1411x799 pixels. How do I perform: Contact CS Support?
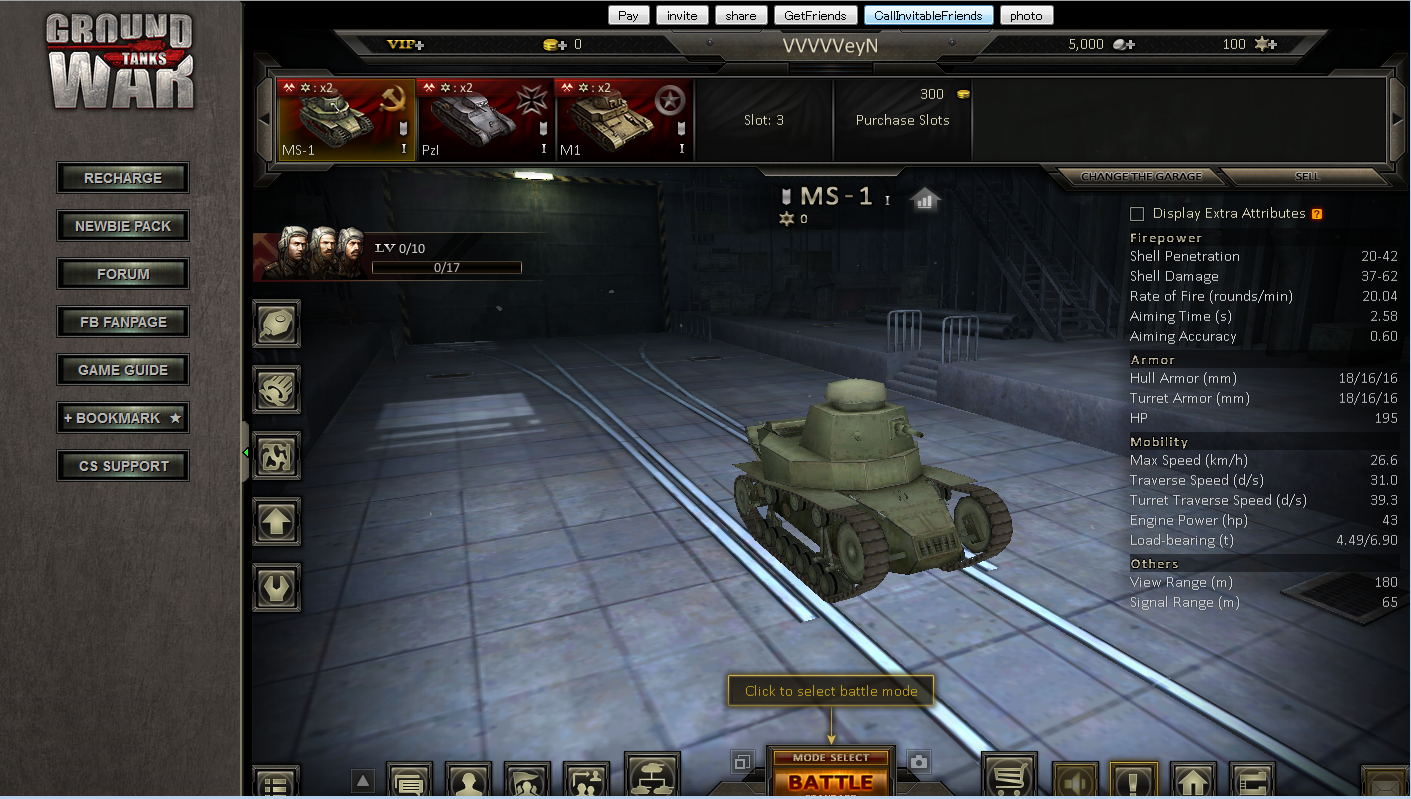[x=123, y=466]
